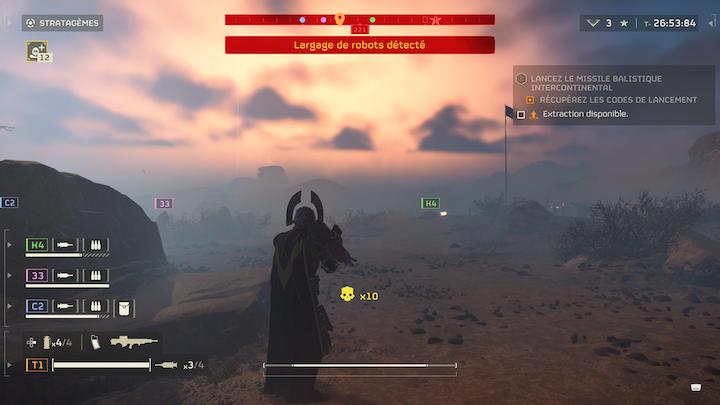Click the pink 33 player marker

(x=164, y=203)
